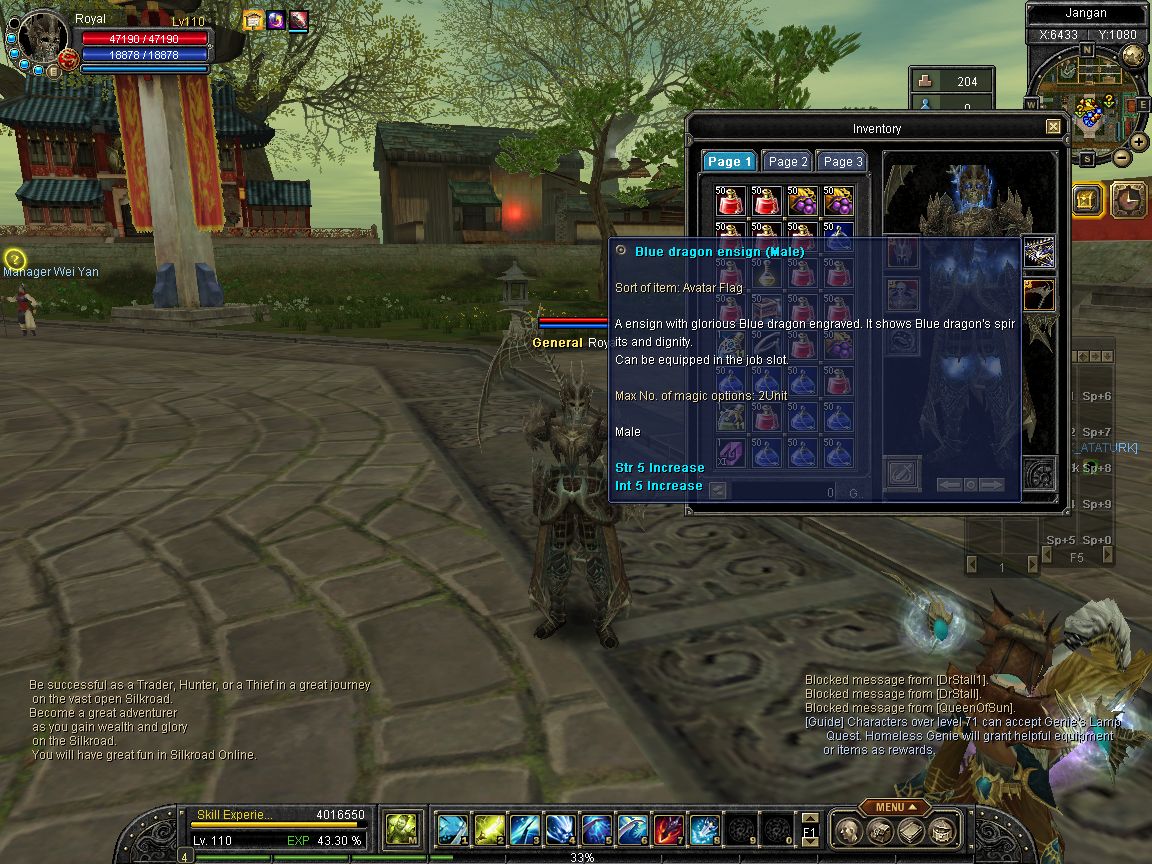Open the character head icon in the menu bar
The image size is (1152, 864).
coord(848,830)
